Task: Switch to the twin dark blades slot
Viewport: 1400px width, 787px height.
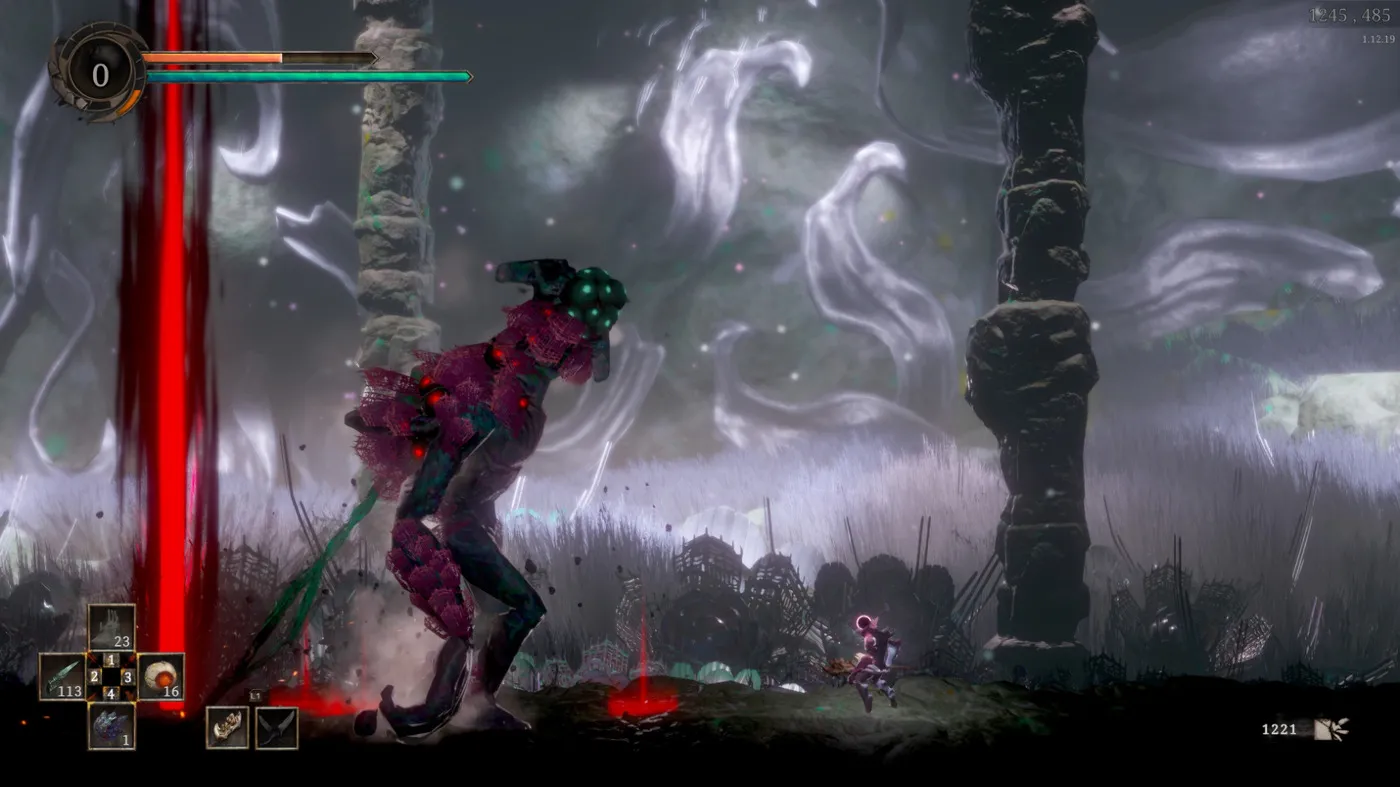Action: tap(276, 727)
